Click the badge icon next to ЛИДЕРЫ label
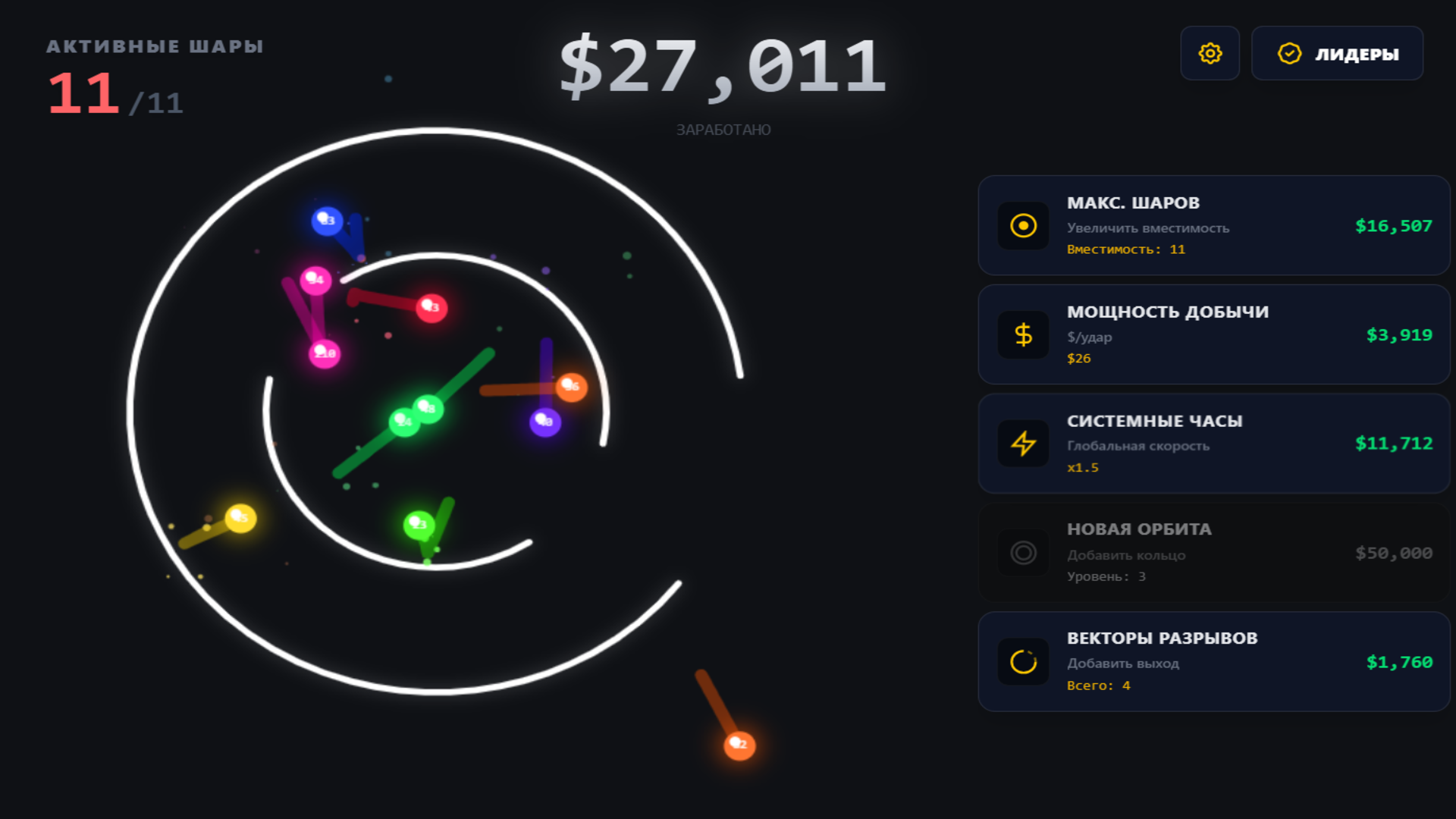1456x819 pixels. (x=1289, y=53)
